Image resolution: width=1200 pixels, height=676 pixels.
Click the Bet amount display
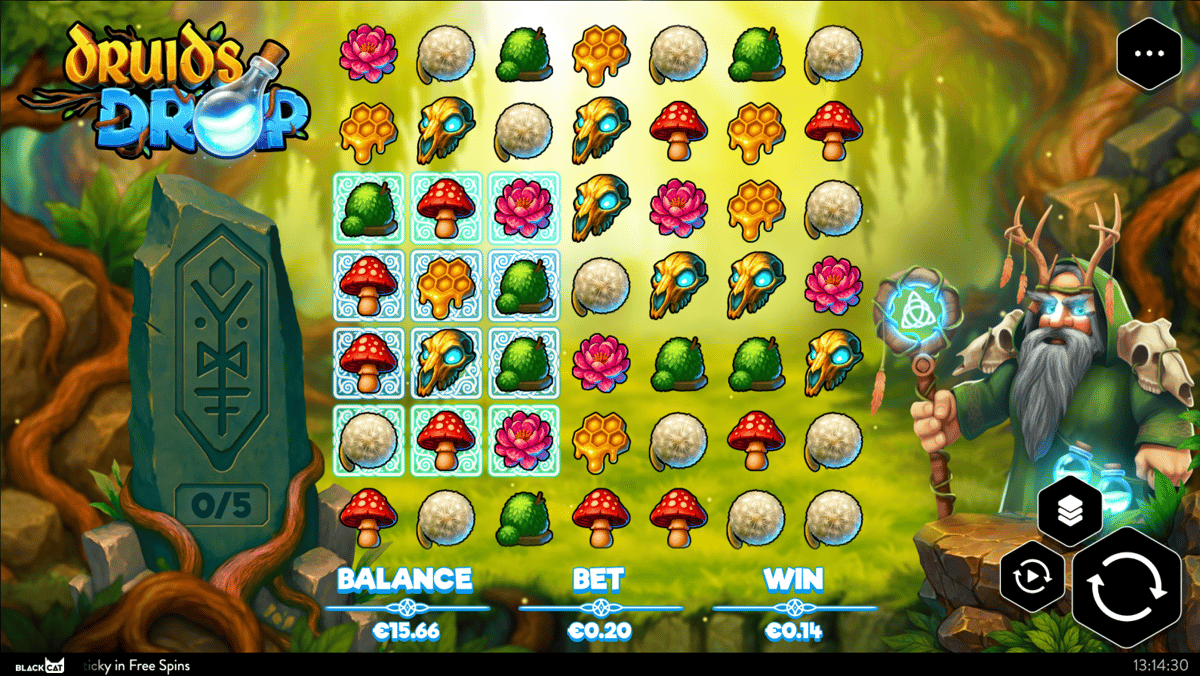coord(599,631)
